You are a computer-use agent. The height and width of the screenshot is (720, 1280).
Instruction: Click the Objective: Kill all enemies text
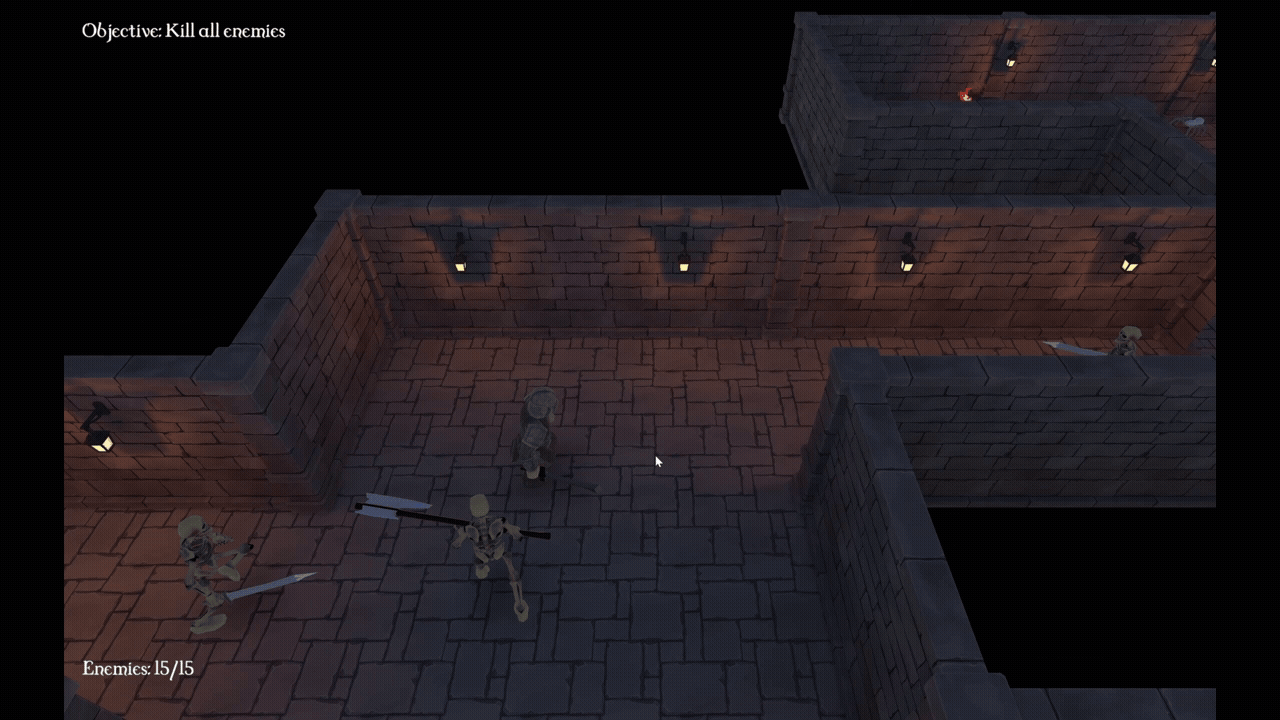tap(184, 31)
